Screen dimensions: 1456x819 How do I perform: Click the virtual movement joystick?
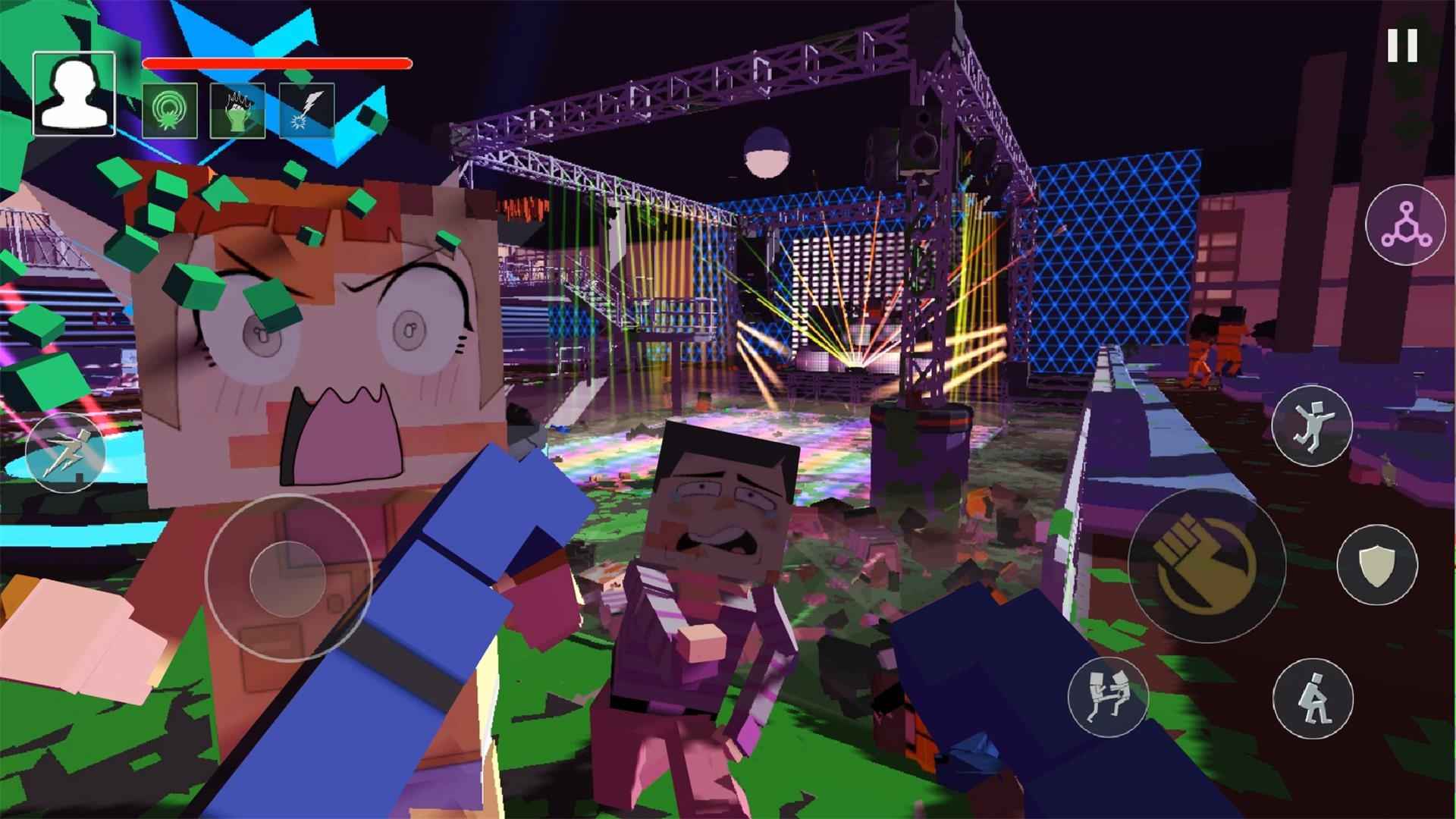[x=288, y=578]
